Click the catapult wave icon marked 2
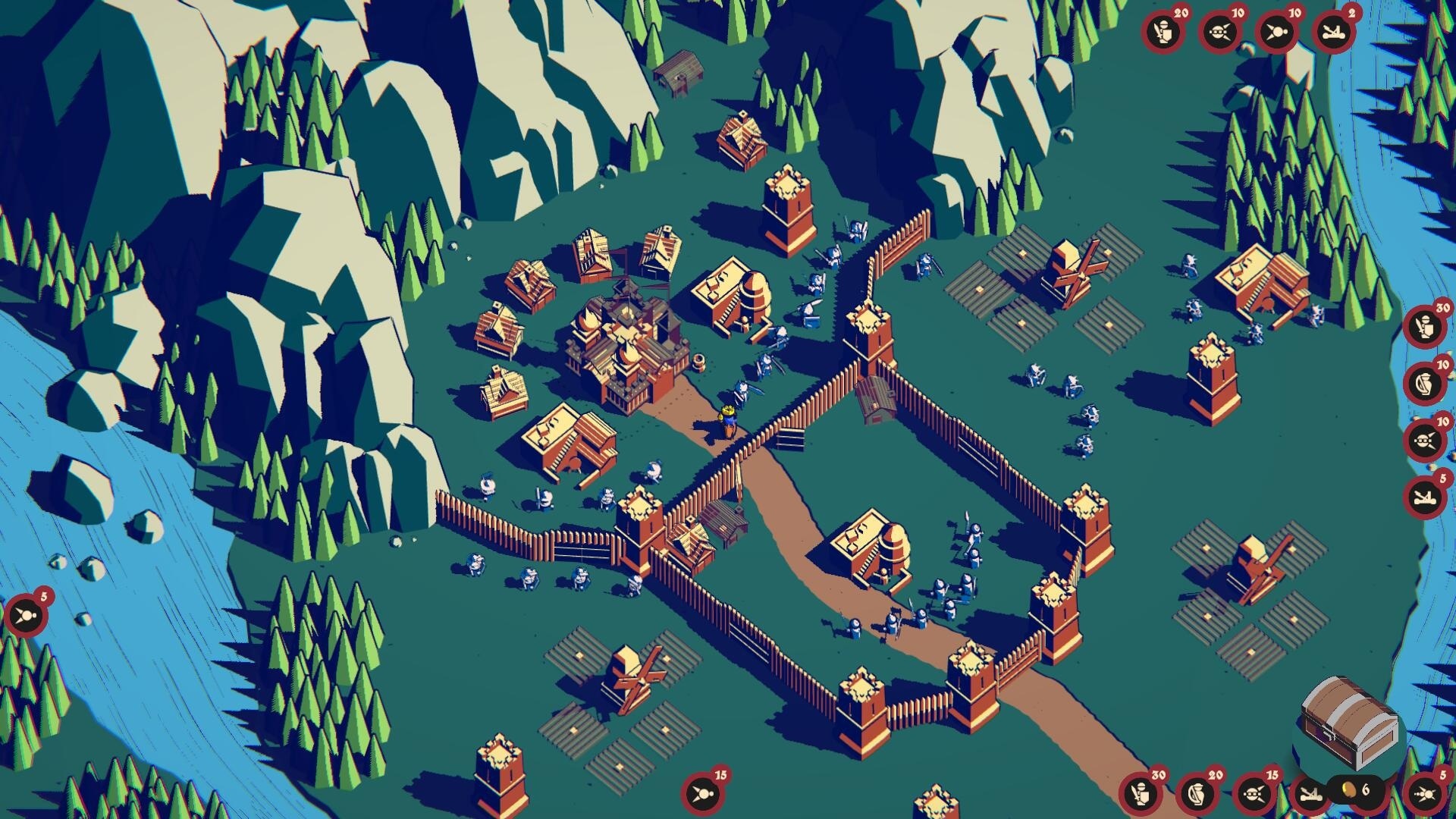 pos(1333,32)
